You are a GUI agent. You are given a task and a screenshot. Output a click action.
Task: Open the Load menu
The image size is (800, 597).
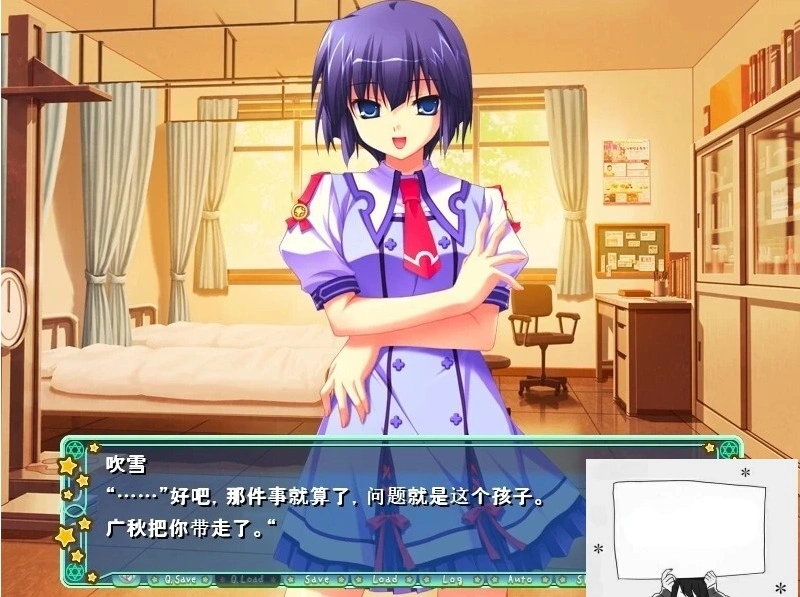(385, 579)
